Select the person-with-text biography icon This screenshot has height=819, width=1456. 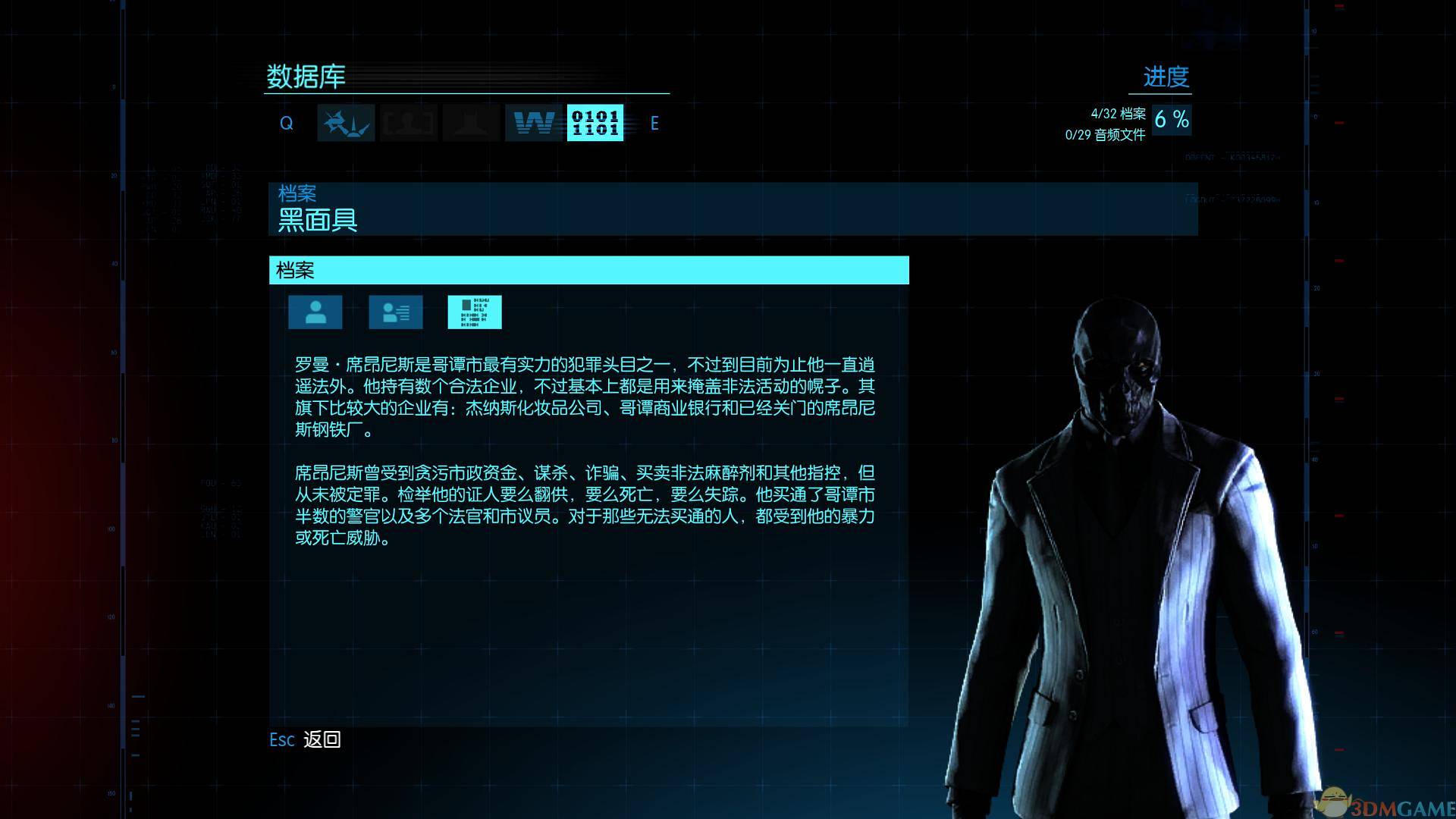point(394,312)
